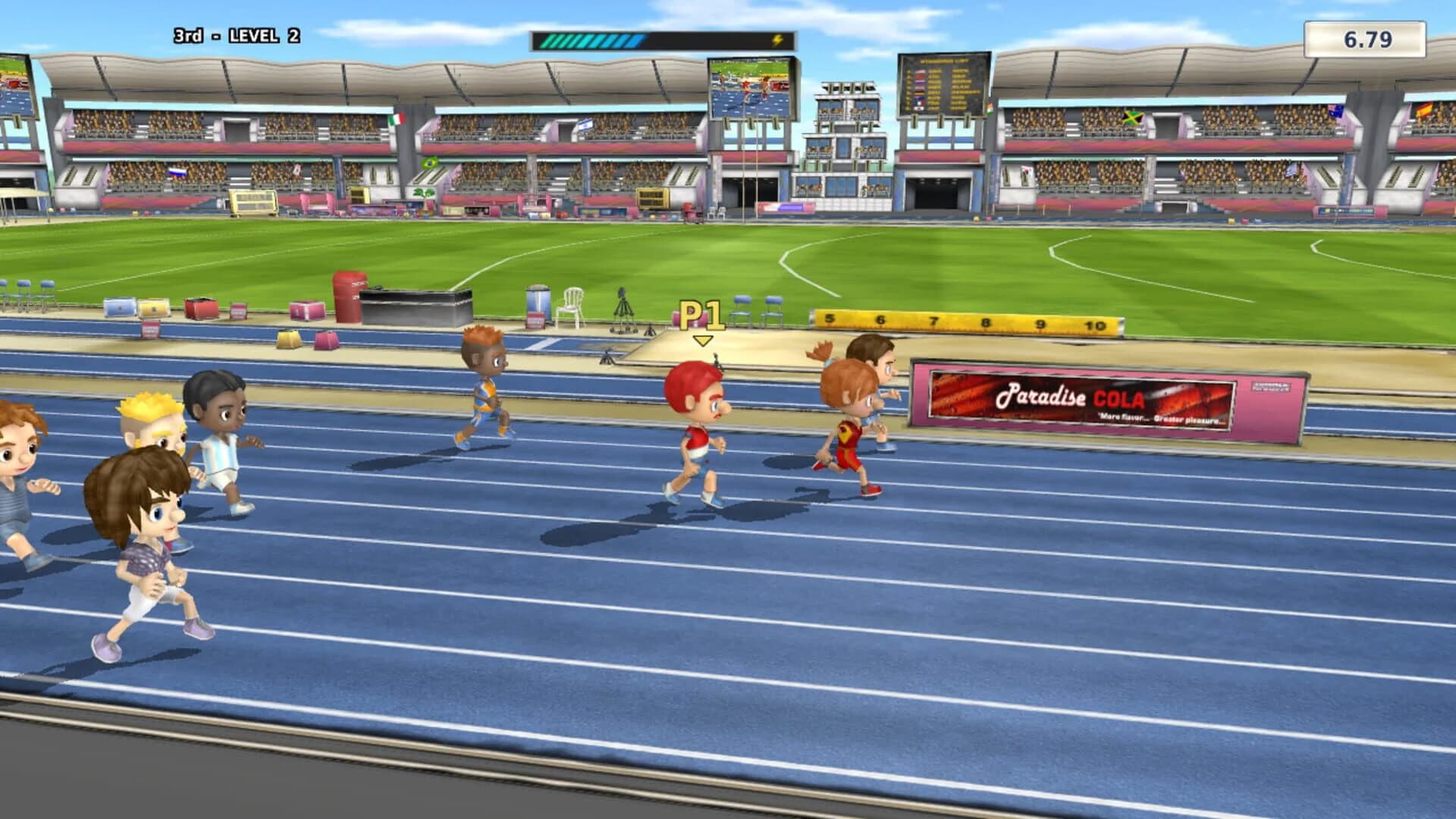Viewport: 1456px width, 819px height.
Task: Select the P1 player marker arrow
Action: point(701,338)
